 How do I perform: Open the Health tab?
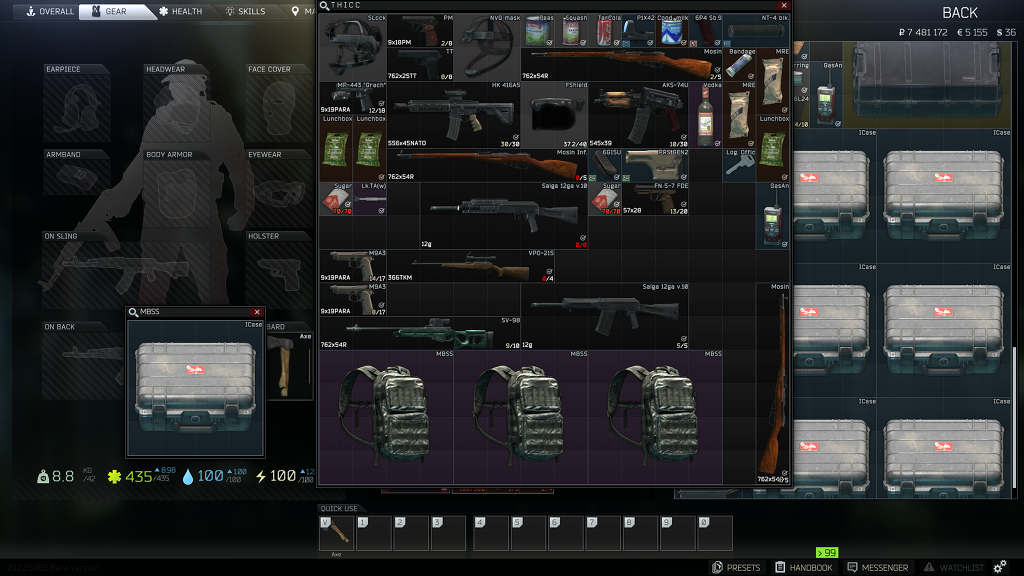click(180, 11)
